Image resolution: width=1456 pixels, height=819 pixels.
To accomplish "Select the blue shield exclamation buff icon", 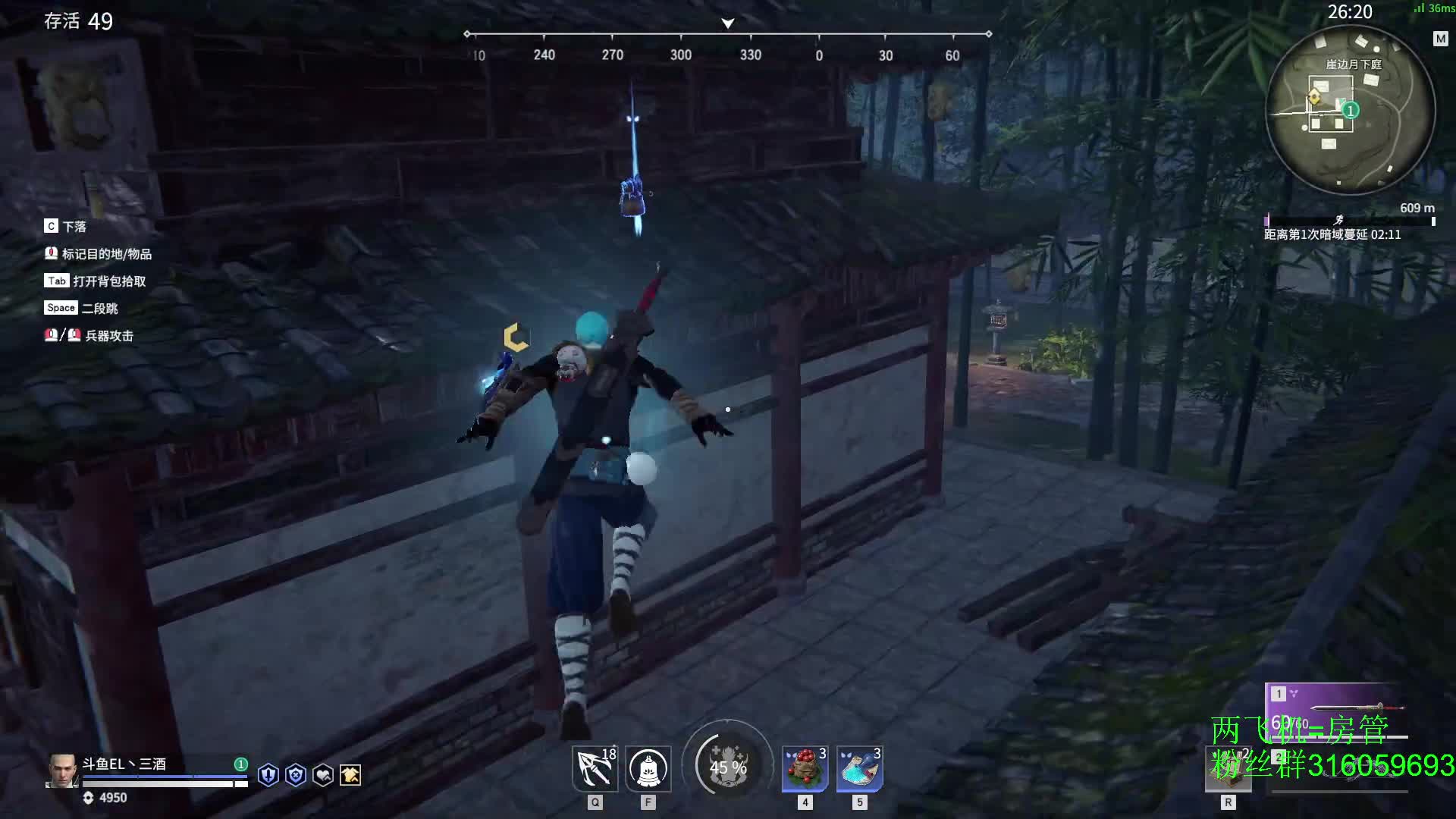I will click(268, 775).
